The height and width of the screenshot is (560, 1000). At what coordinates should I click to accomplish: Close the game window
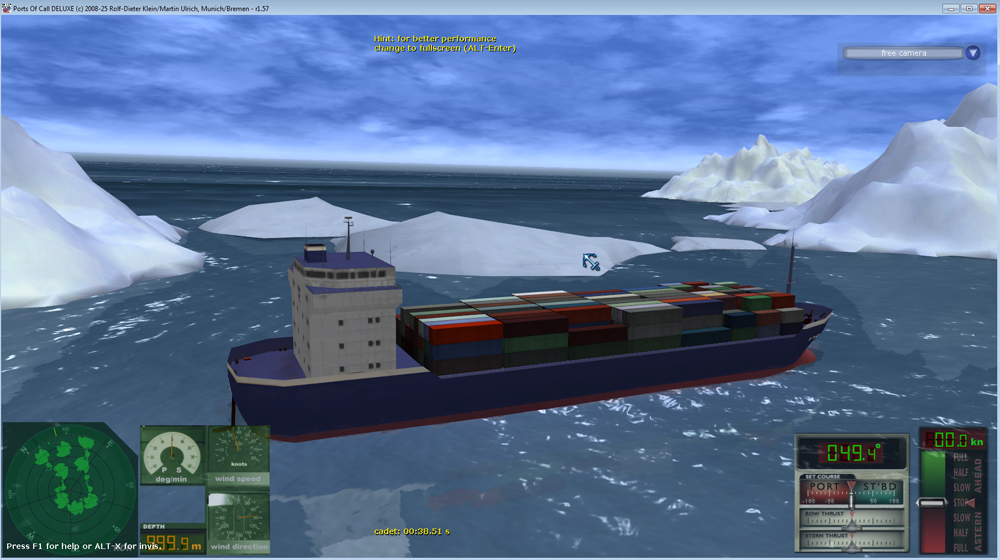click(x=985, y=7)
